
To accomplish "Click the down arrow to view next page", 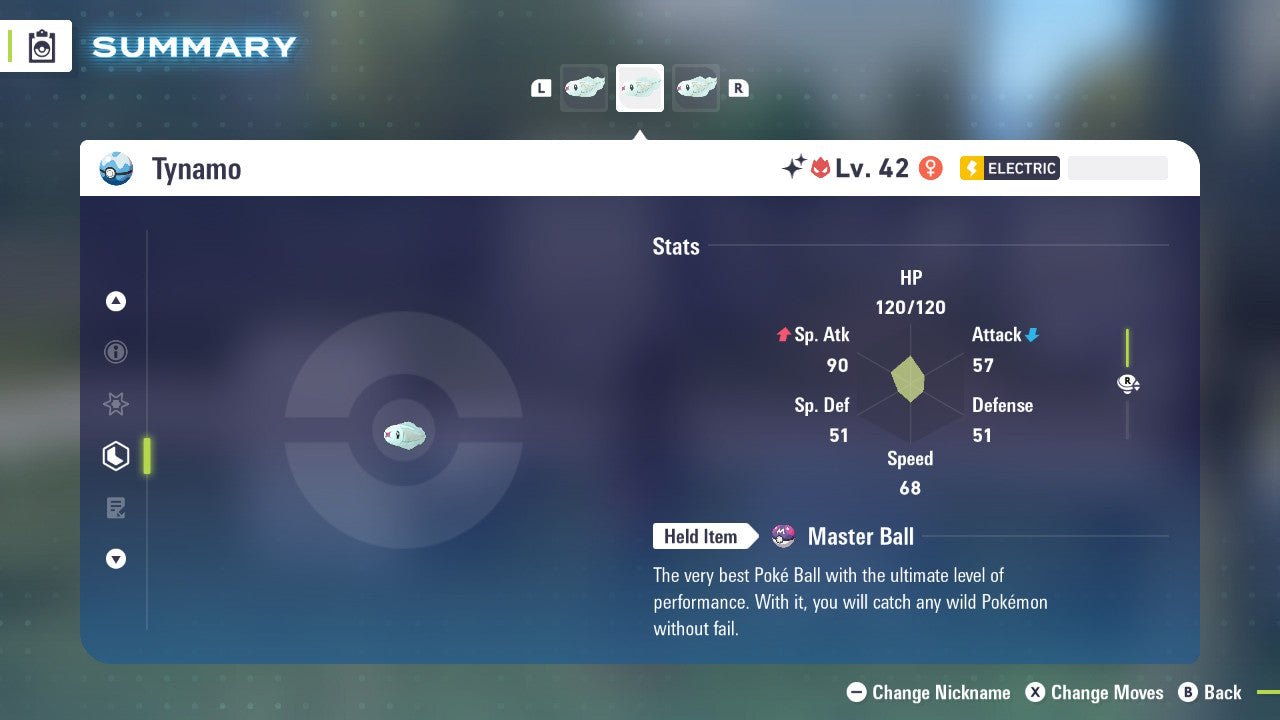I will [x=116, y=559].
